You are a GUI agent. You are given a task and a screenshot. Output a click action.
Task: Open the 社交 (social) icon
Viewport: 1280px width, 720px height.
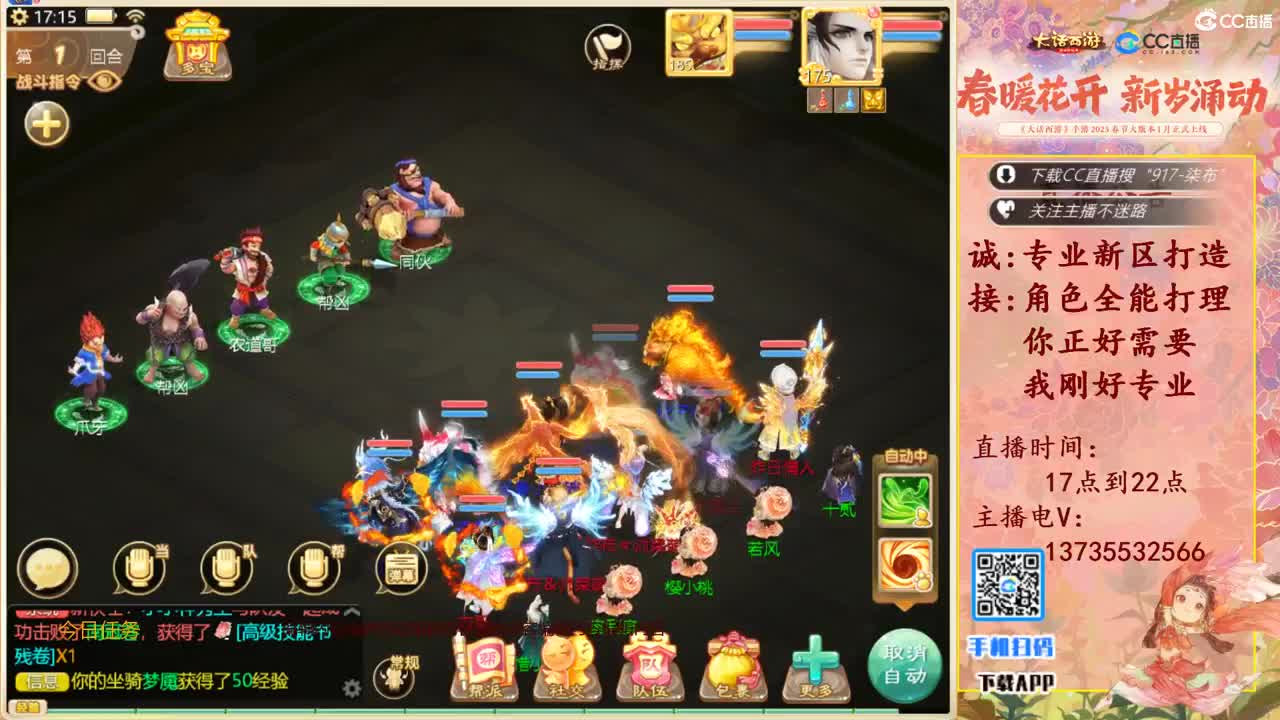(565, 665)
